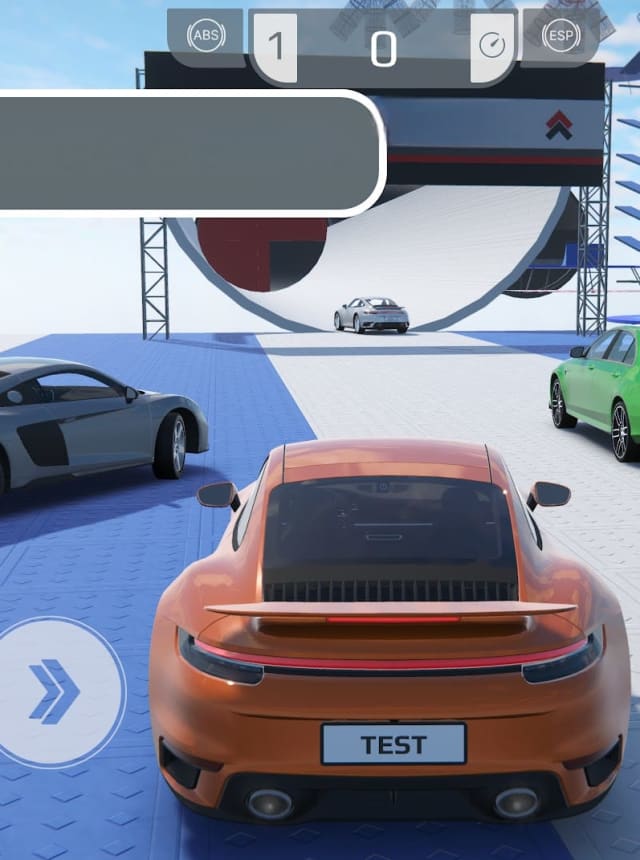This screenshot has width=640, height=860.
Task: Toggle the ABS assist button
Action: point(206,38)
